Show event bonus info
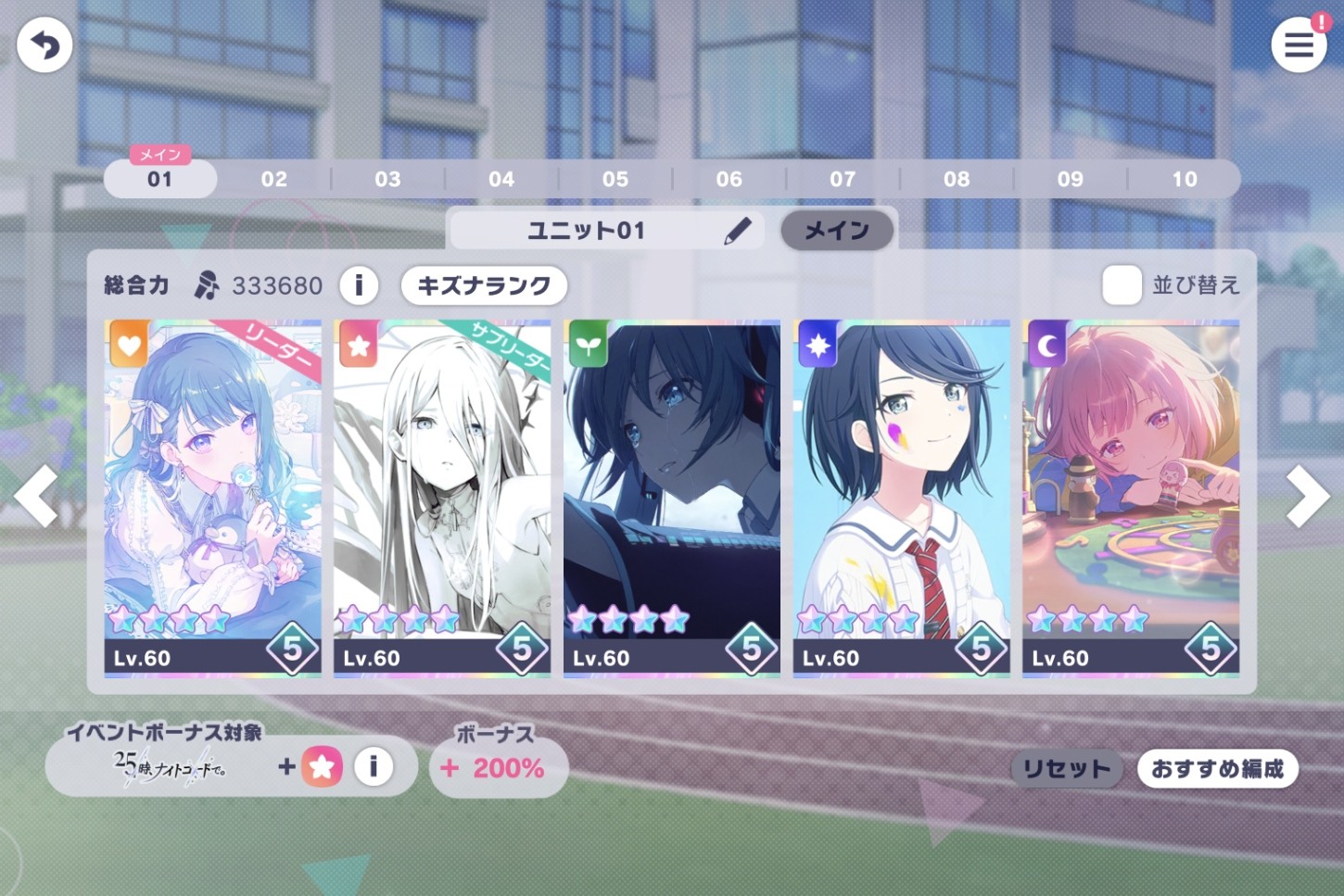Viewport: 1344px width, 896px height. point(374,766)
